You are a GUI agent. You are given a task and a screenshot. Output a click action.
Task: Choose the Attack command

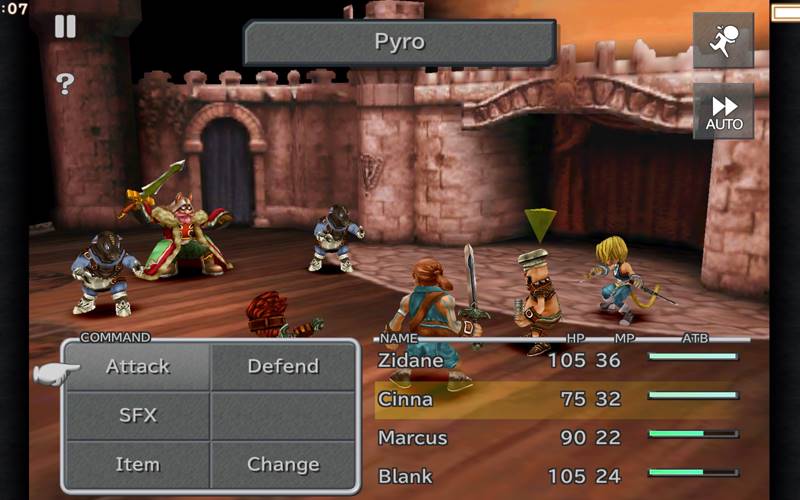pyautogui.click(x=137, y=367)
